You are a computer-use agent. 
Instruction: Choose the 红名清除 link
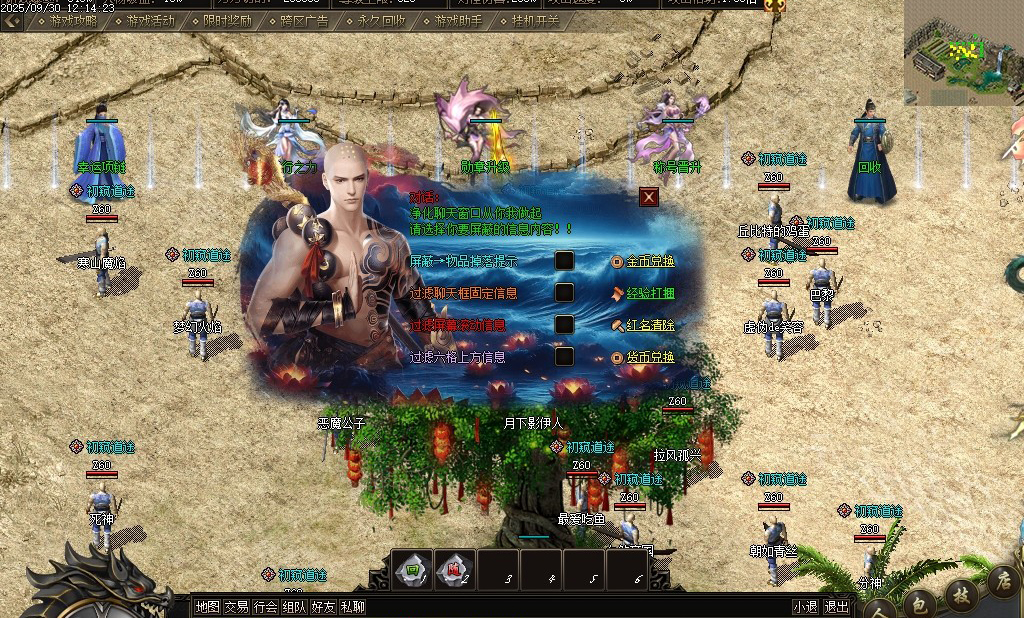click(x=650, y=326)
